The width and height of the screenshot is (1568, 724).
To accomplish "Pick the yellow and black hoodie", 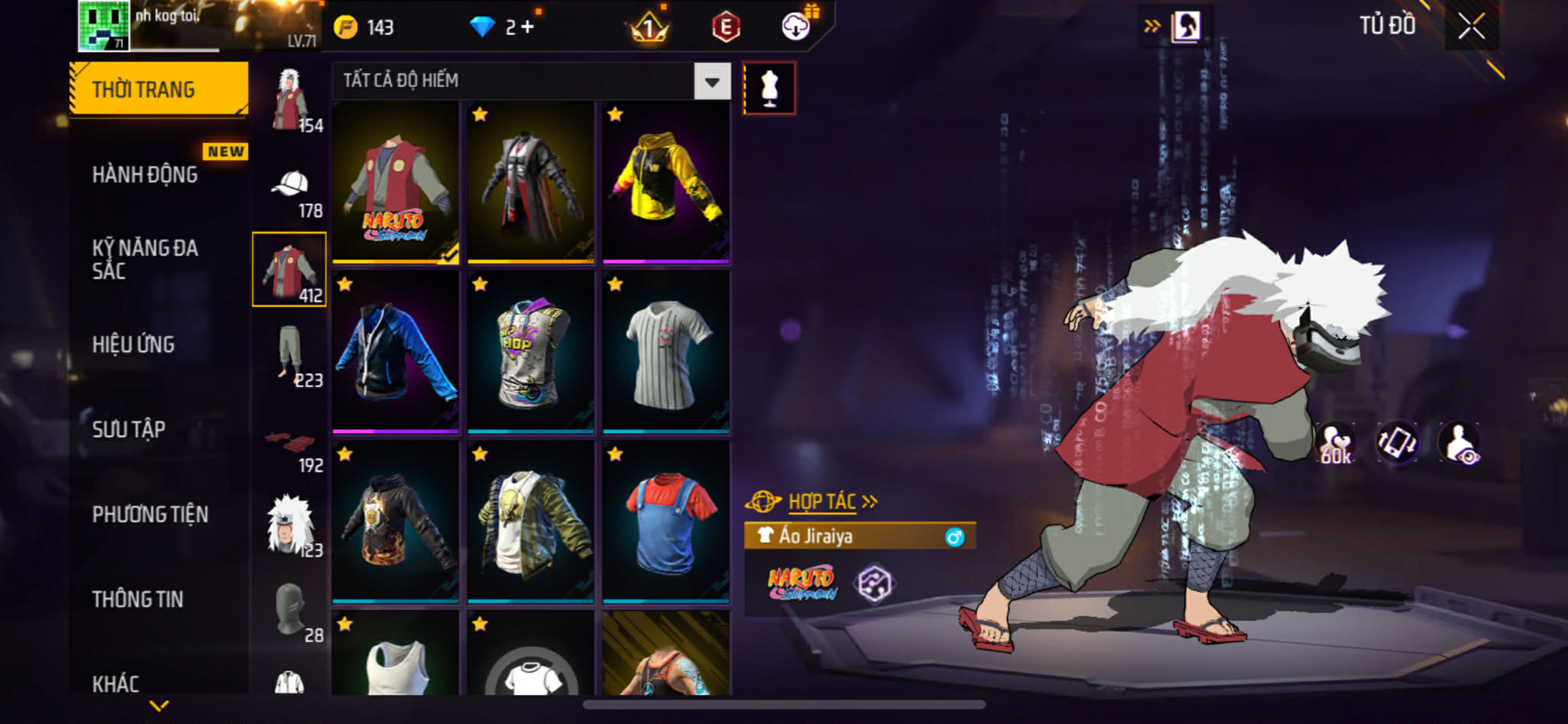I will tap(665, 183).
